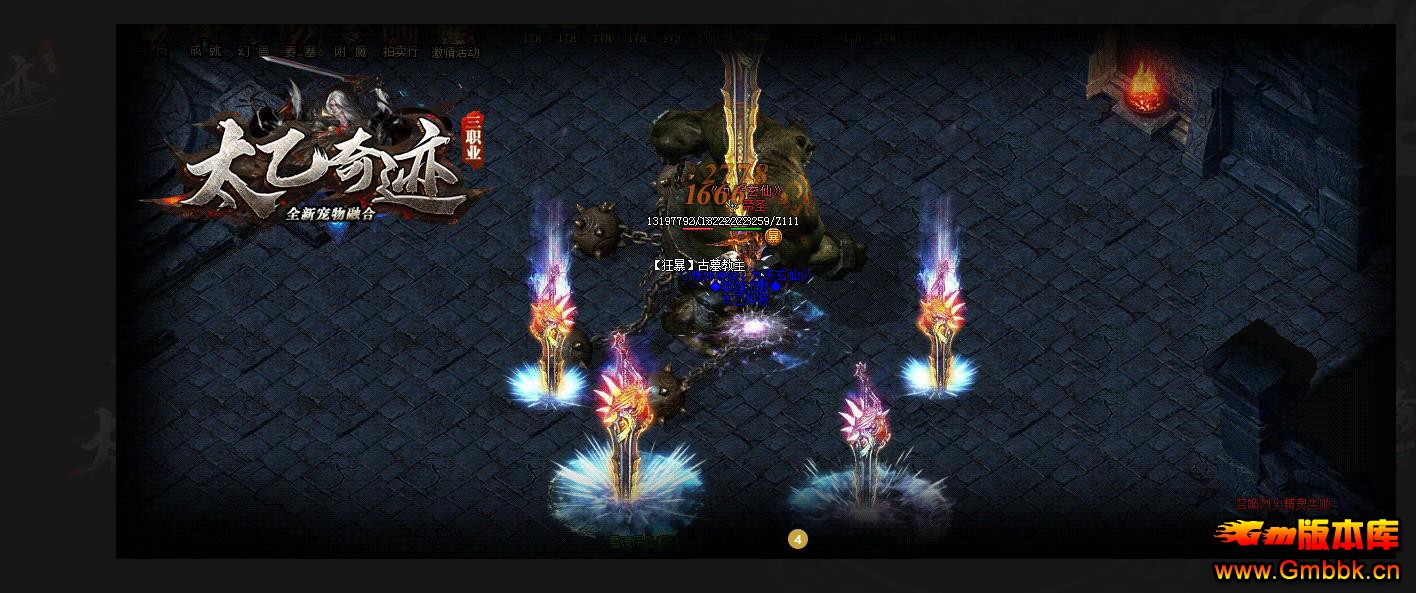1416x593 pixels.
Task: Open the 拍卖行 auction house
Action: click(x=400, y=52)
